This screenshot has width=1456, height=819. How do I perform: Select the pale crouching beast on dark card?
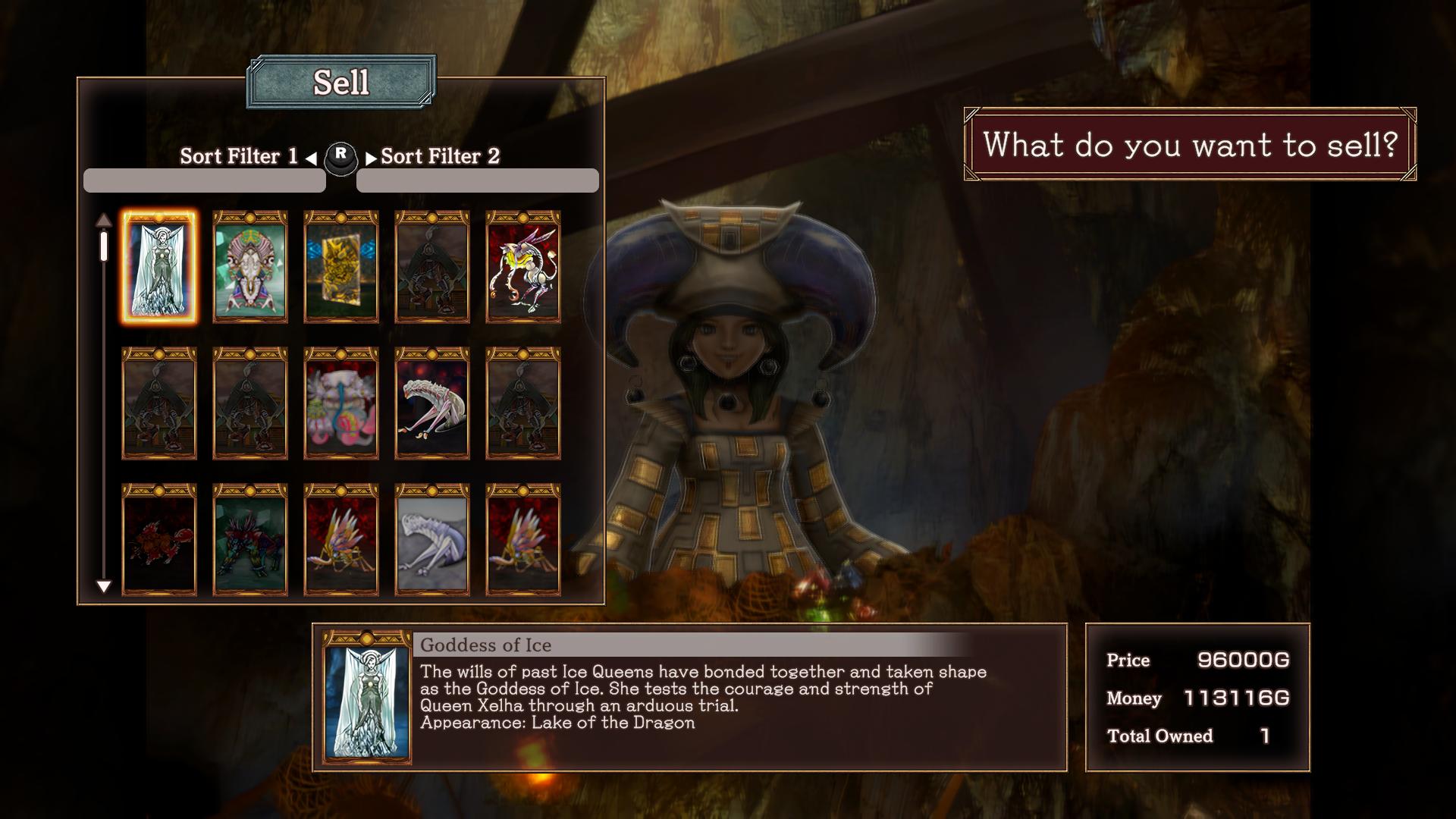pos(432,403)
